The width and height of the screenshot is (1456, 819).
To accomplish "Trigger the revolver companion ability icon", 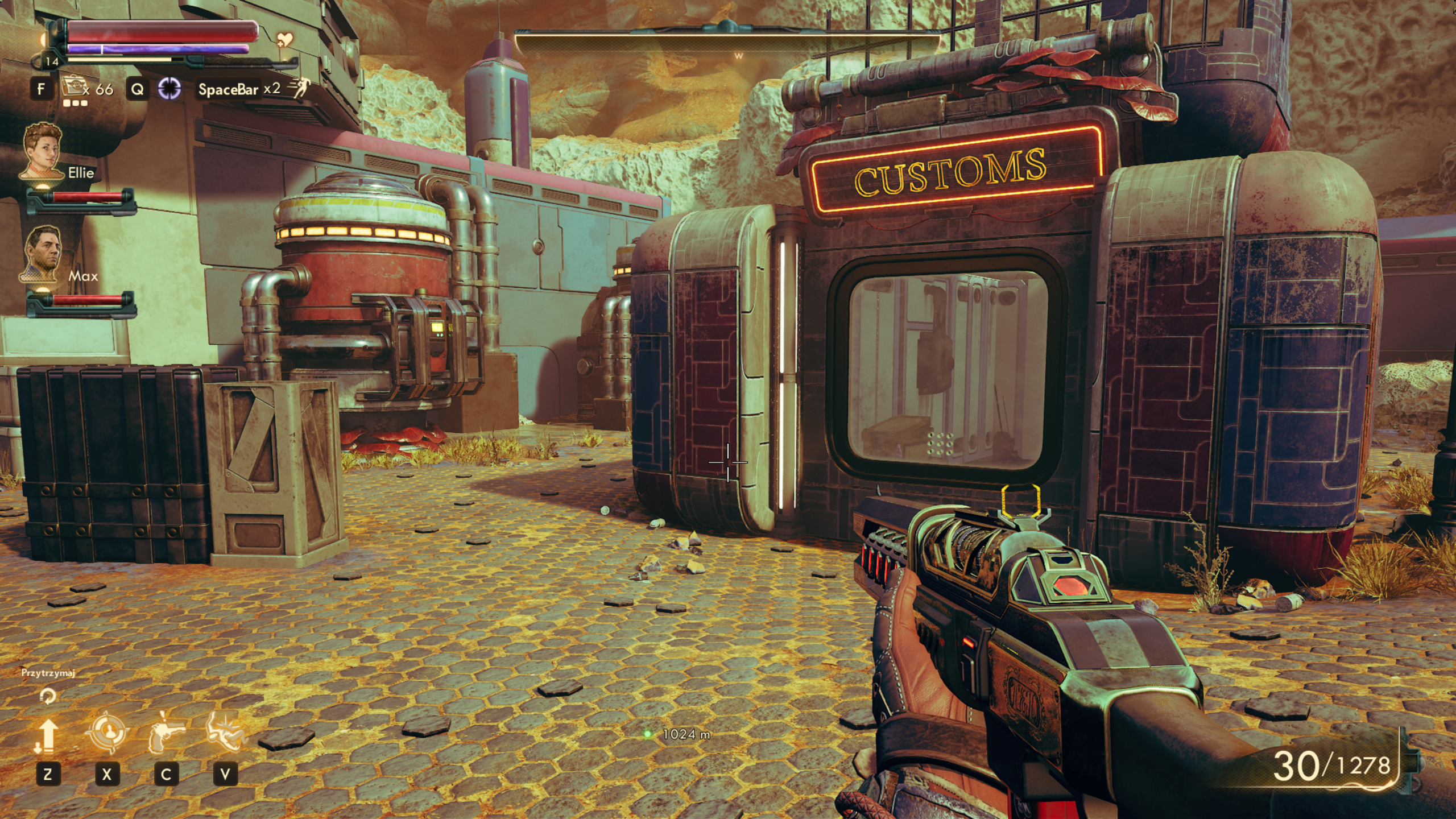I will point(166,732).
